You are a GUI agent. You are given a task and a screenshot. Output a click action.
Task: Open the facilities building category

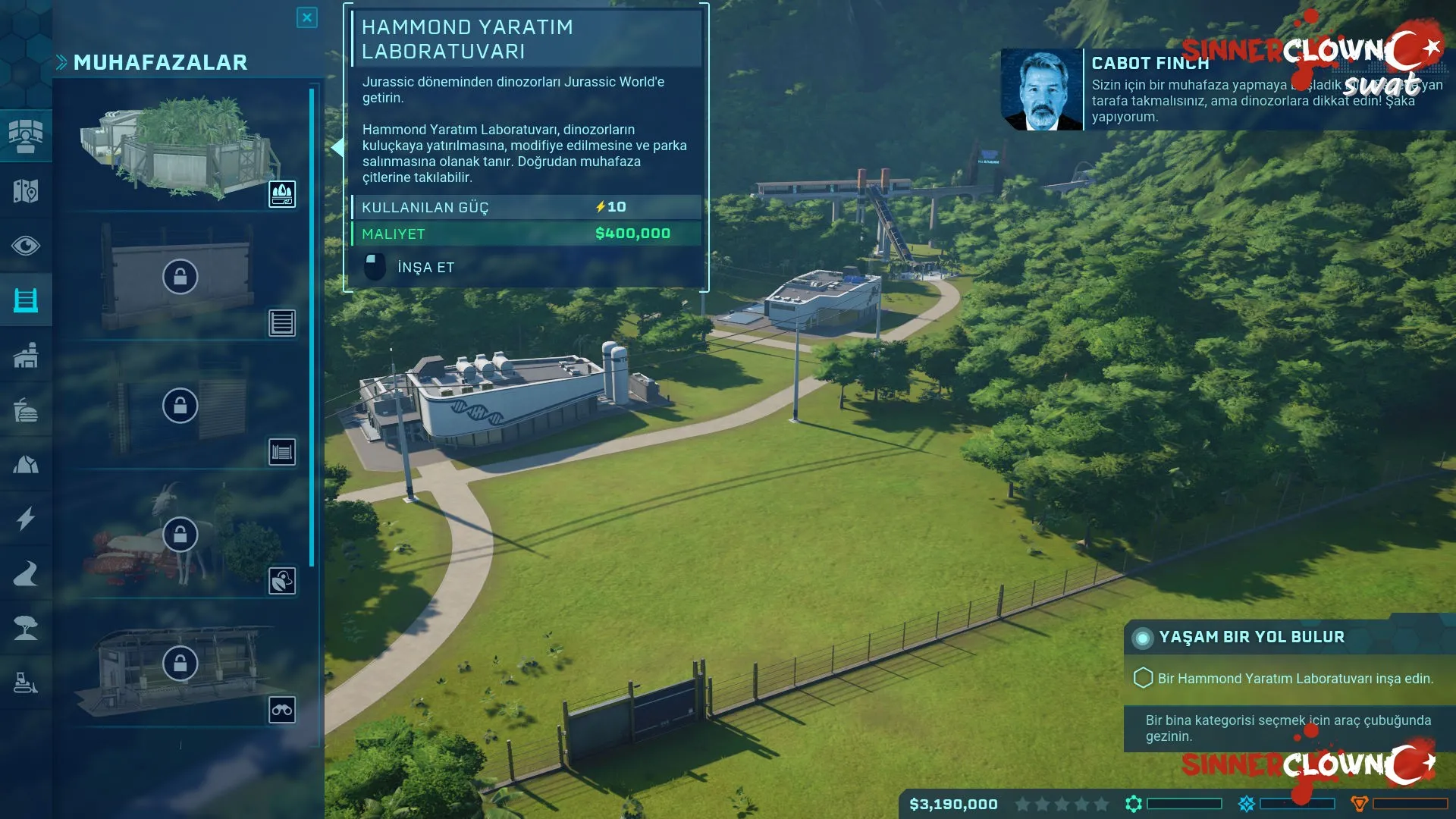(26, 355)
